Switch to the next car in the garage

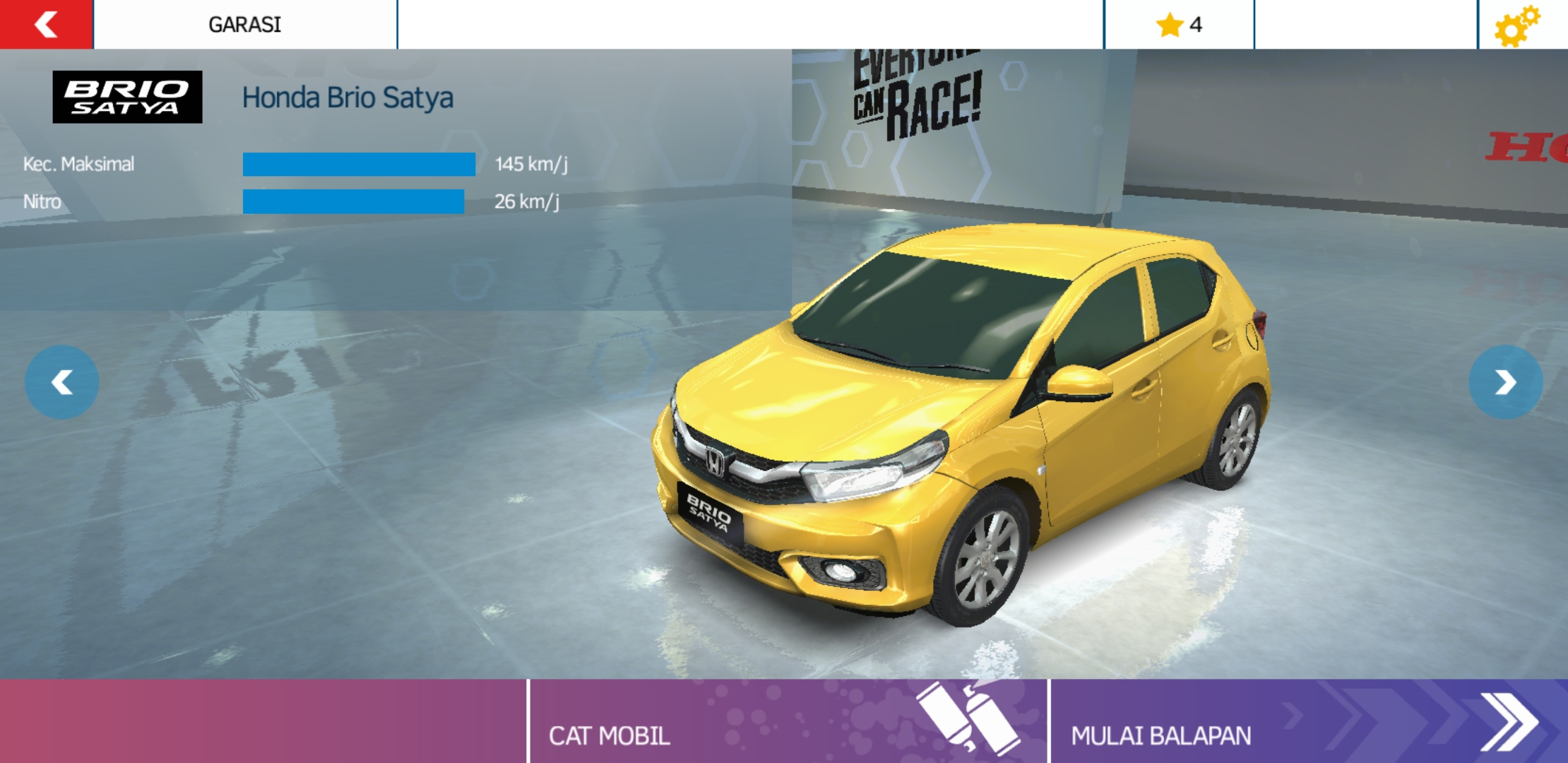(x=1505, y=382)
